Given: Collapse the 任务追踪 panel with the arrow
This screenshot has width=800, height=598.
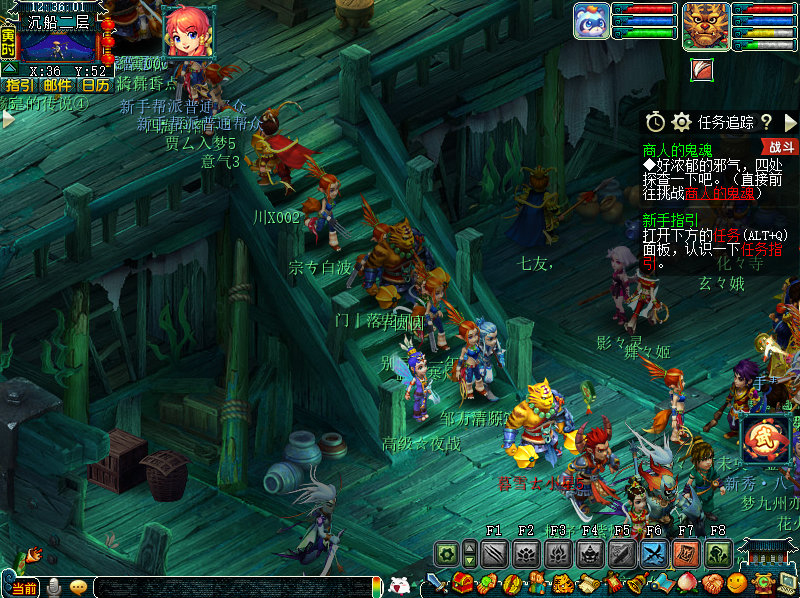Looking at the screenshot, I should pos(790,122).
